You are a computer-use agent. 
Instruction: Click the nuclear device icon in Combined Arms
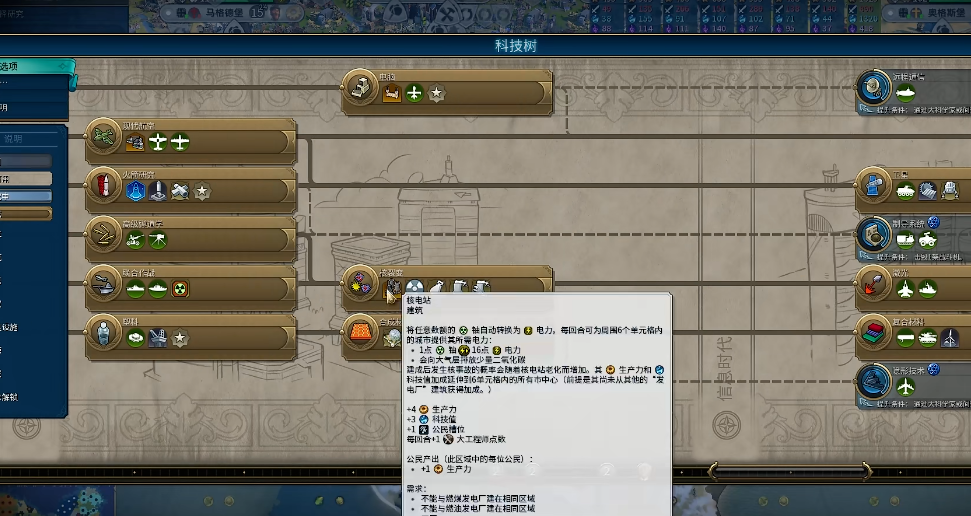[x=181, y=289]
